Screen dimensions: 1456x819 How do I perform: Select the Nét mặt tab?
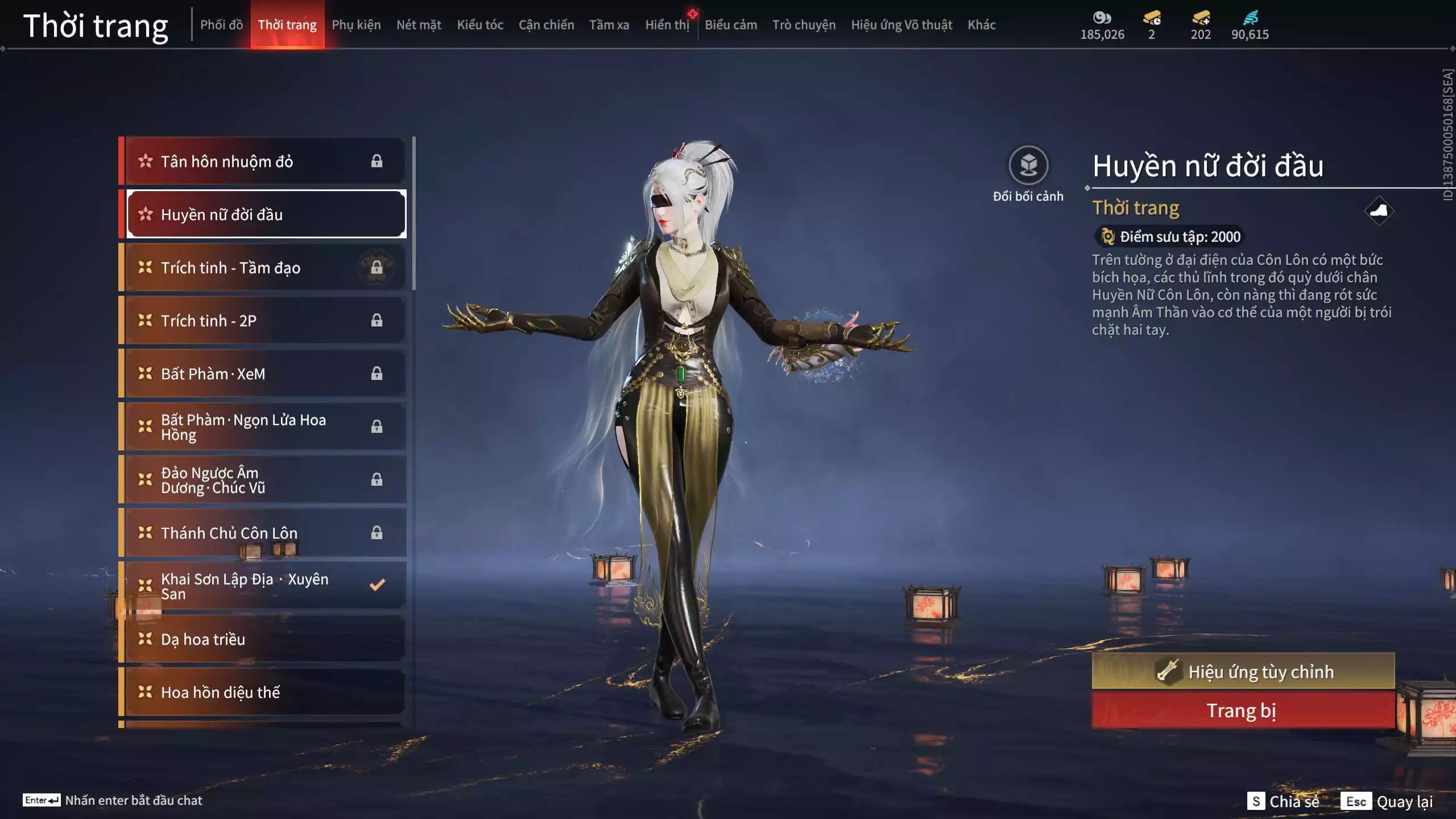[419, 25]
